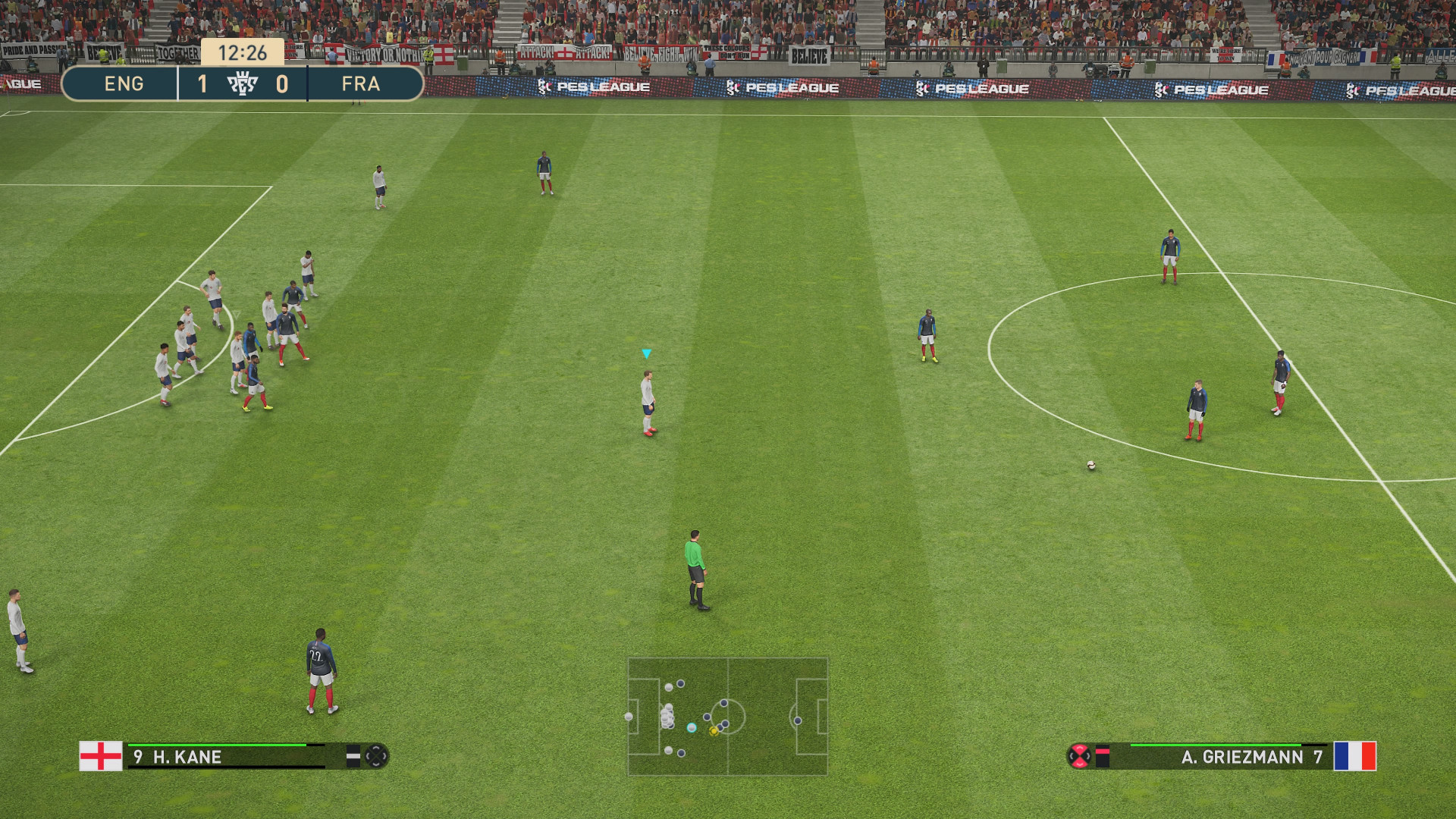Click the France flag icon
The width and height of the screenshot is (1456, 819).
1354,756
